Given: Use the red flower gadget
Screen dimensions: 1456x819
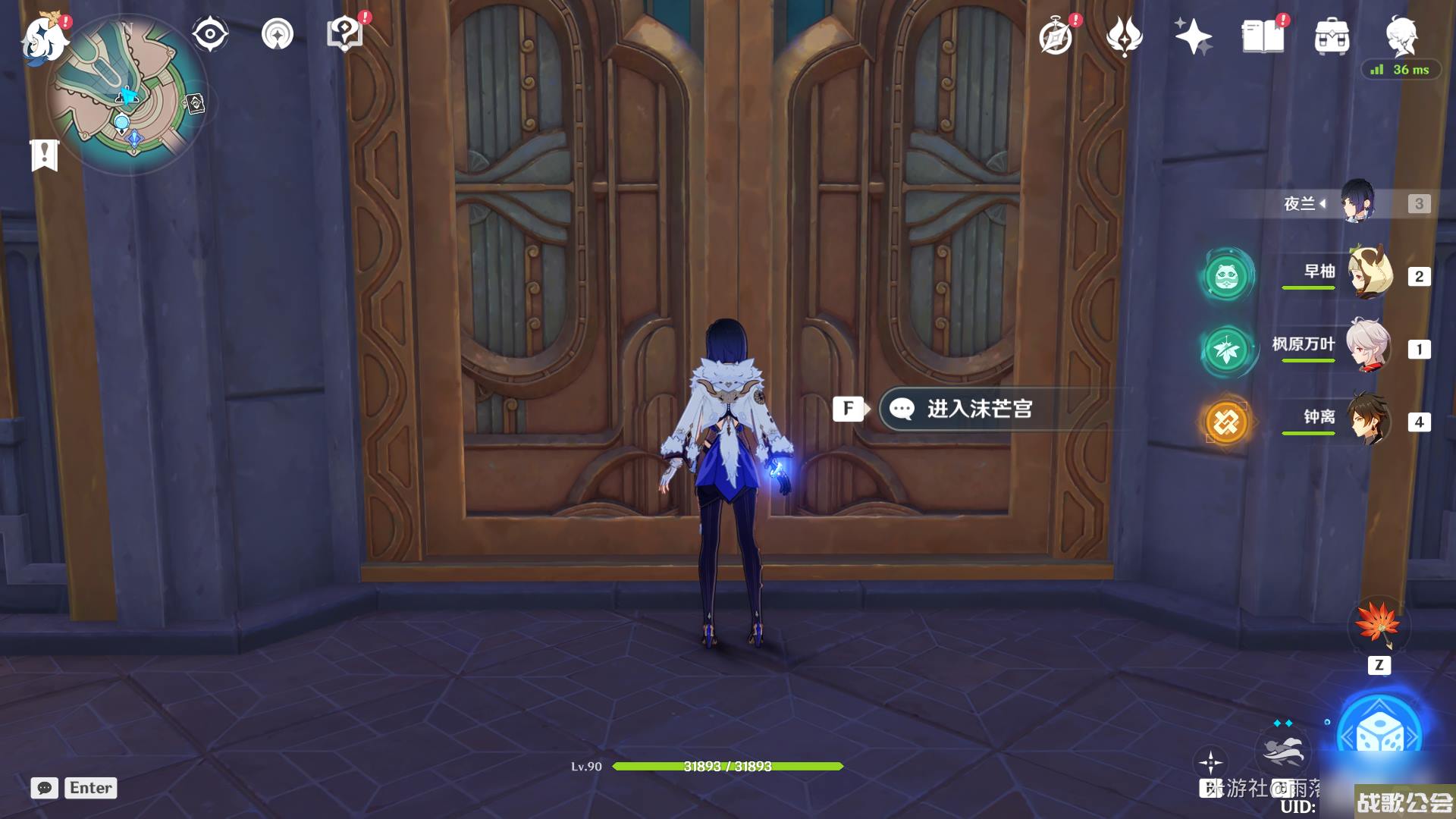Looking at the screenshot, I should pyautogui.click(x=1378, y=624).
